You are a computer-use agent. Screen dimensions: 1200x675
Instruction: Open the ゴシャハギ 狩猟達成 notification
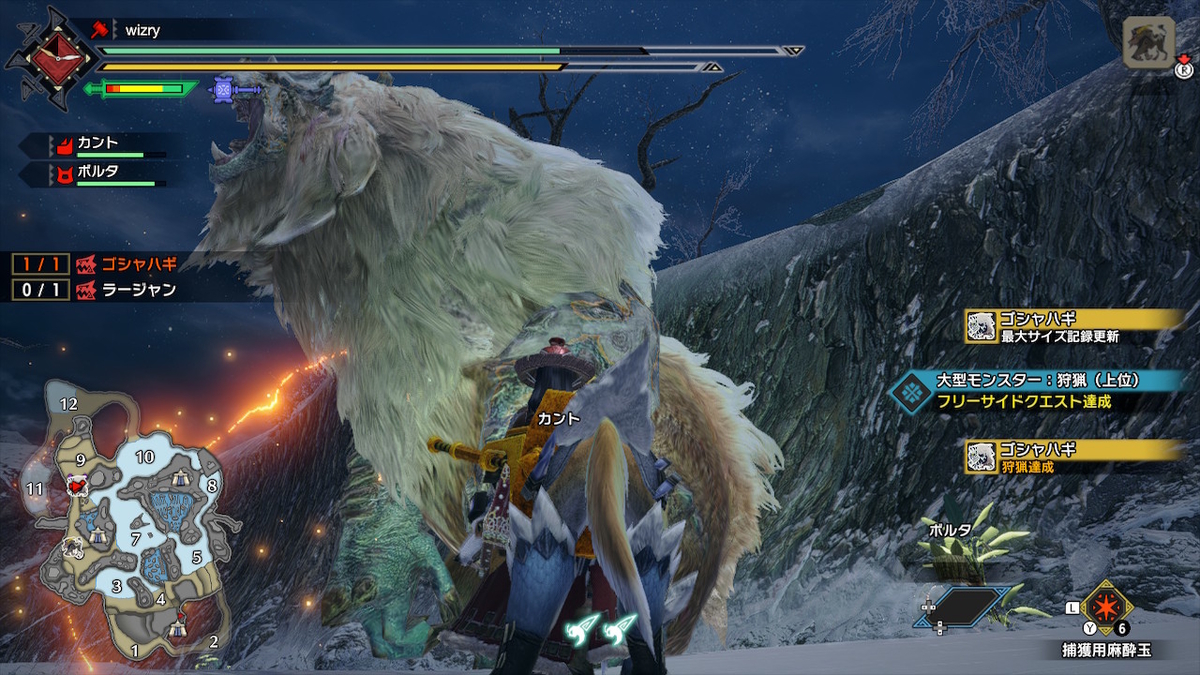pyautogui.click(x=1073, y=456)
